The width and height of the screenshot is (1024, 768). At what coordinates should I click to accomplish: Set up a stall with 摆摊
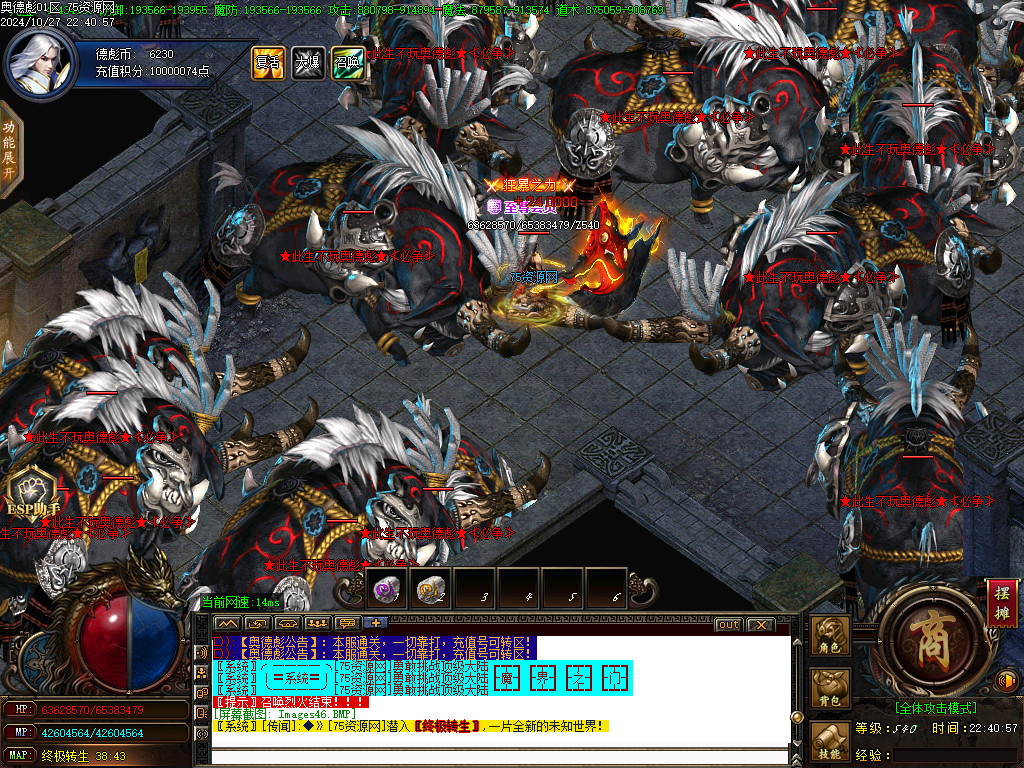[x=1001, y=602]
